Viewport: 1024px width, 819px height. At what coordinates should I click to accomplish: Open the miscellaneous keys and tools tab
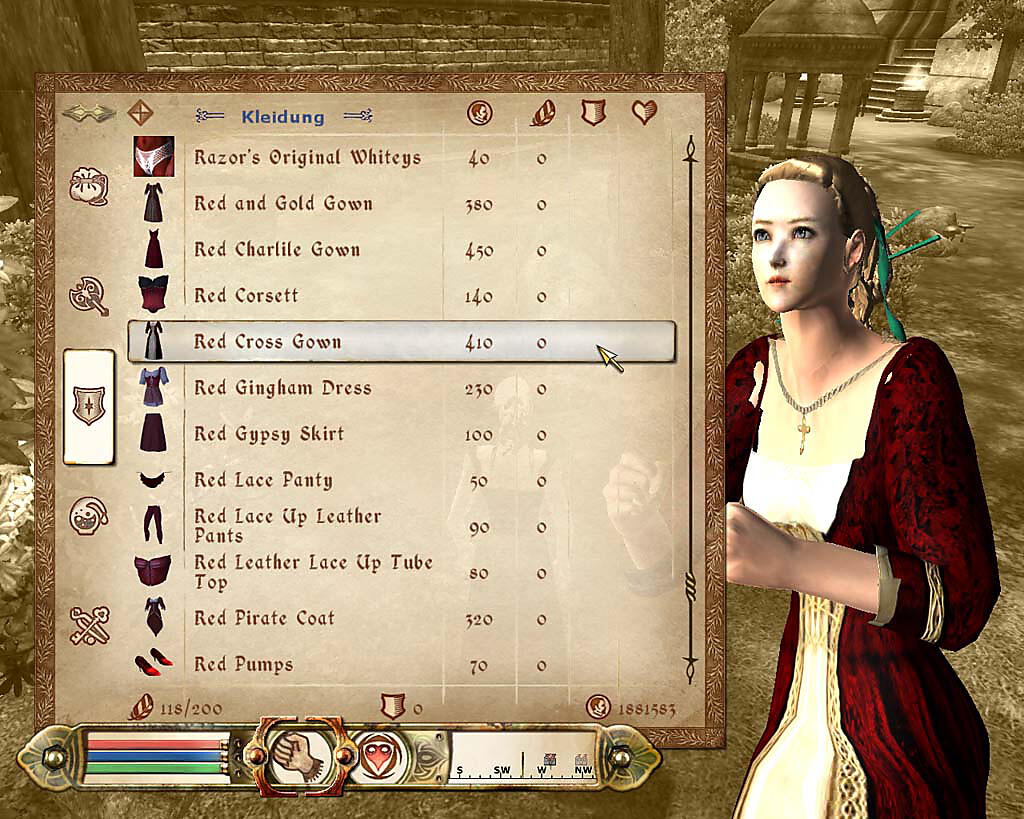[88, 626]
